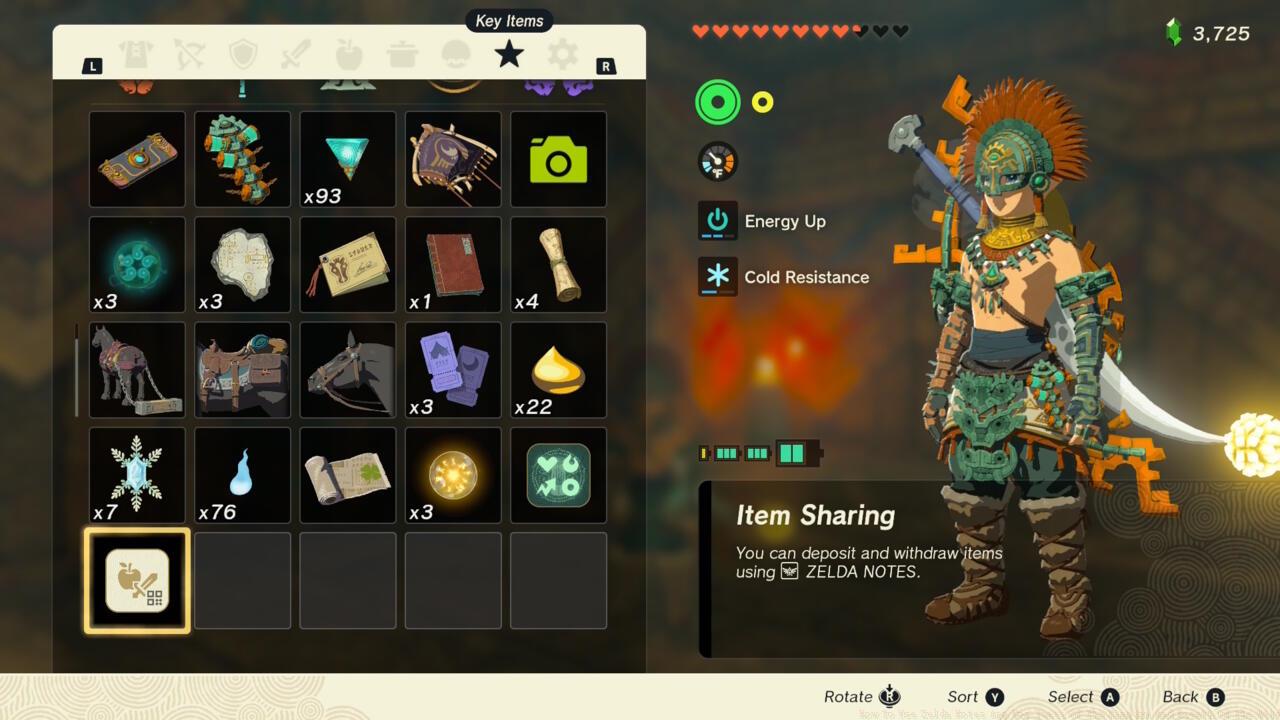
Task: Click the Paraglider key item
Action: pos(452,160)
